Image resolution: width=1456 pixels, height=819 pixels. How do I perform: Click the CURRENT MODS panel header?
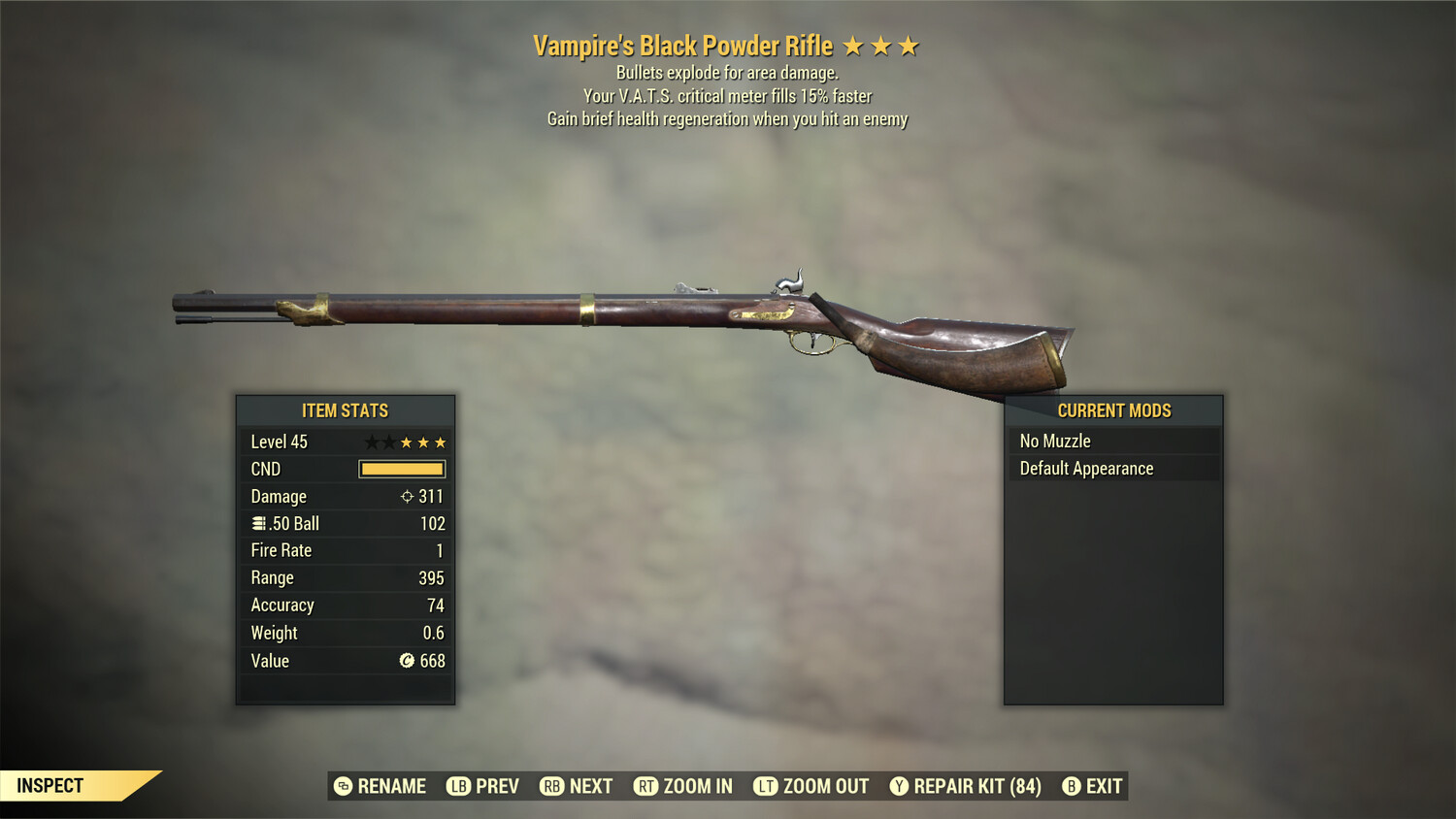click(x=1113, y=410)
